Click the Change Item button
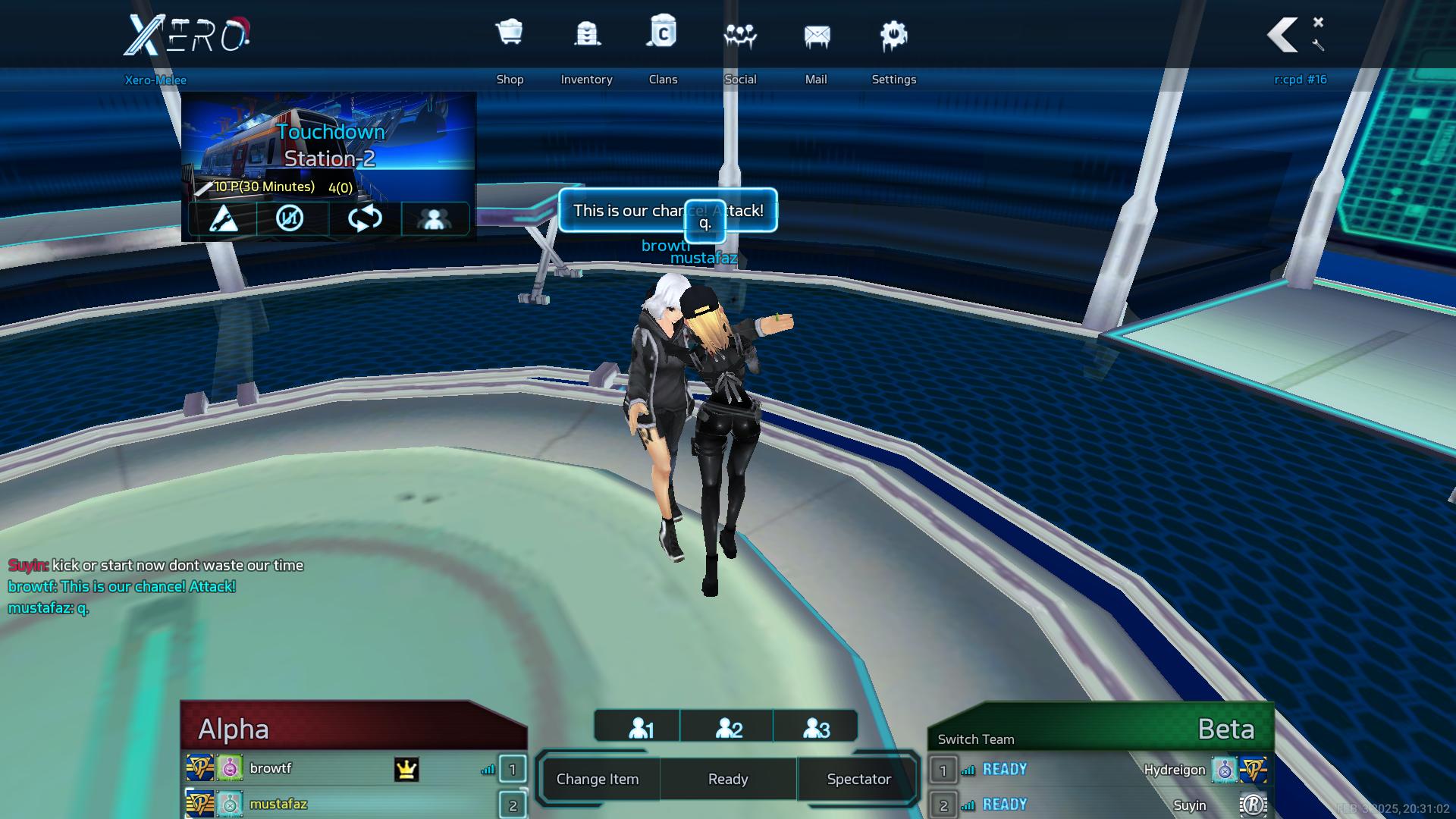1456x819 pixels. pos(598,779)
